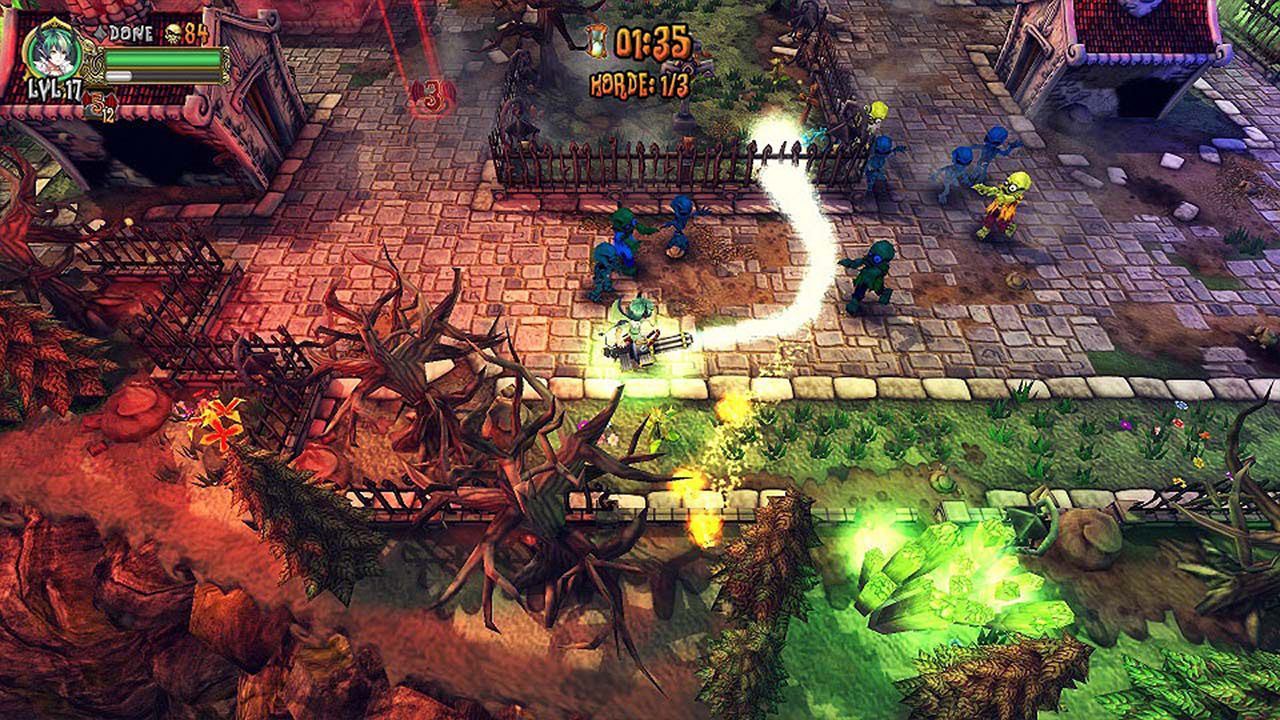Click the HORDE: 1/3 counter
Screen dimensions: 1280x720
click(638, 82)
